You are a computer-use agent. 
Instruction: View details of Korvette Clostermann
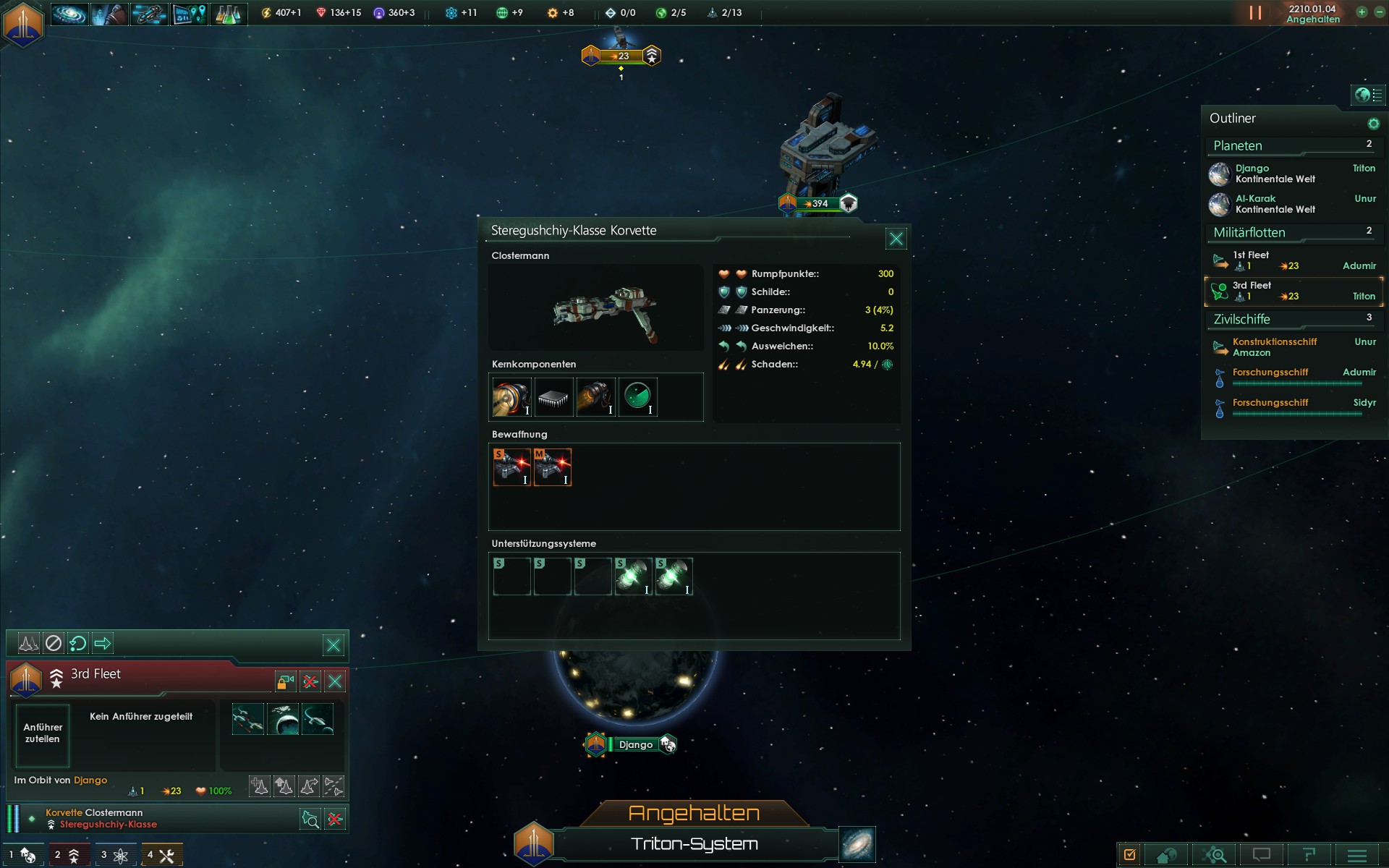pyautogui.click(x=310, y=820)
